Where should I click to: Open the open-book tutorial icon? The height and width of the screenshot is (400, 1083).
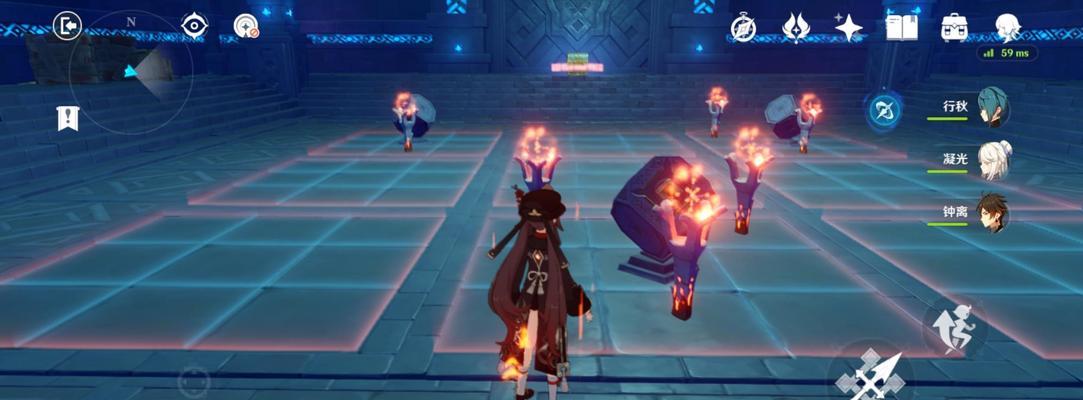pyautogui.click(x=901, y=28)
